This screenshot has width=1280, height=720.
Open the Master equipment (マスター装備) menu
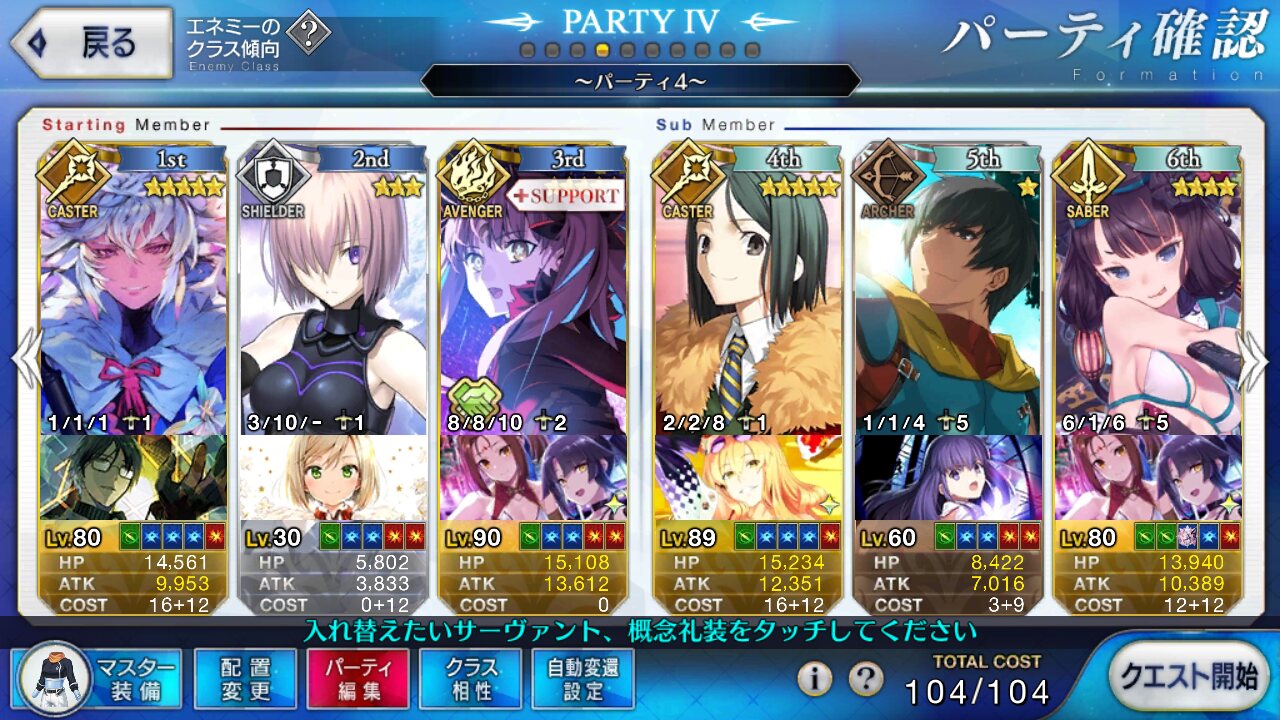coord(98,678)
